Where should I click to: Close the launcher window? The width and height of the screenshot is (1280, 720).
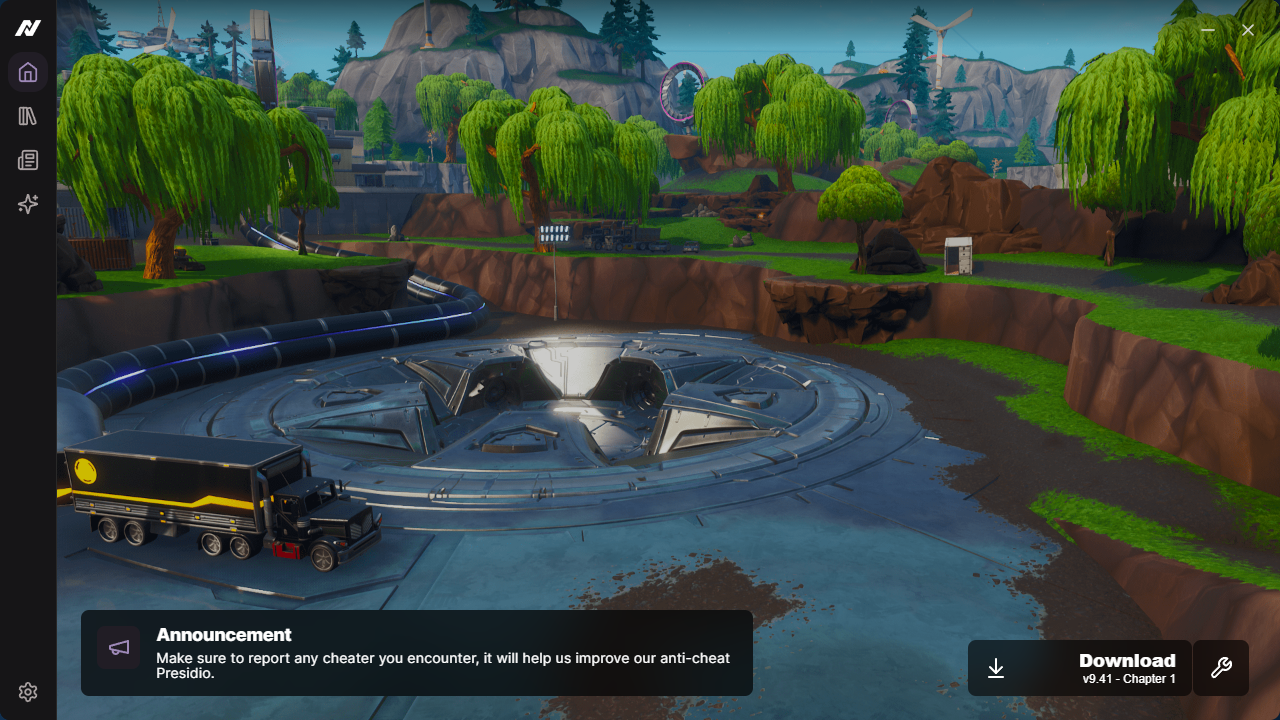(1248, 30)
